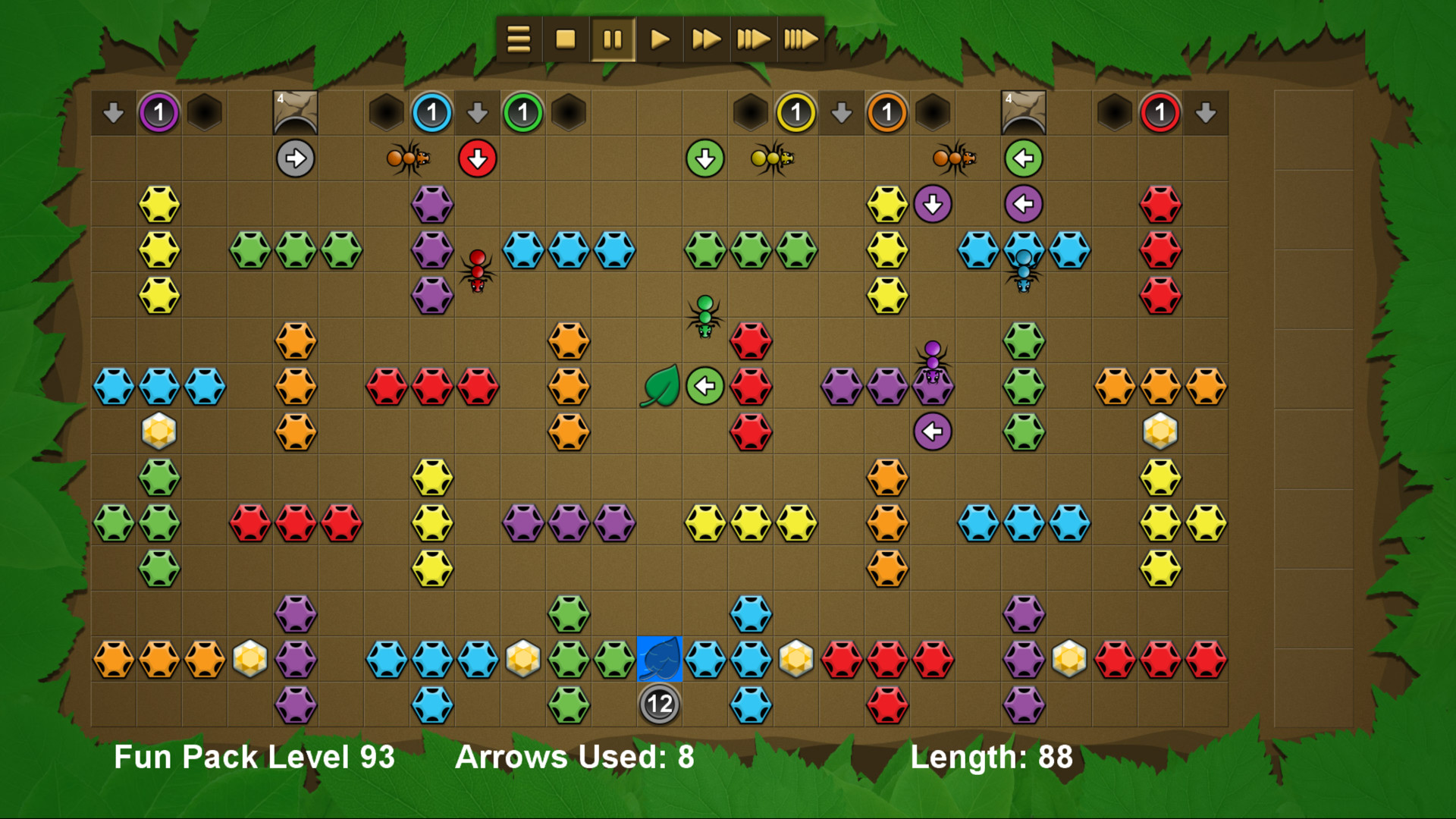This screenshot has width=1456, height=819.
Task: Select the purple down arrow near yellow gems
Action: (x=933, y=202)
